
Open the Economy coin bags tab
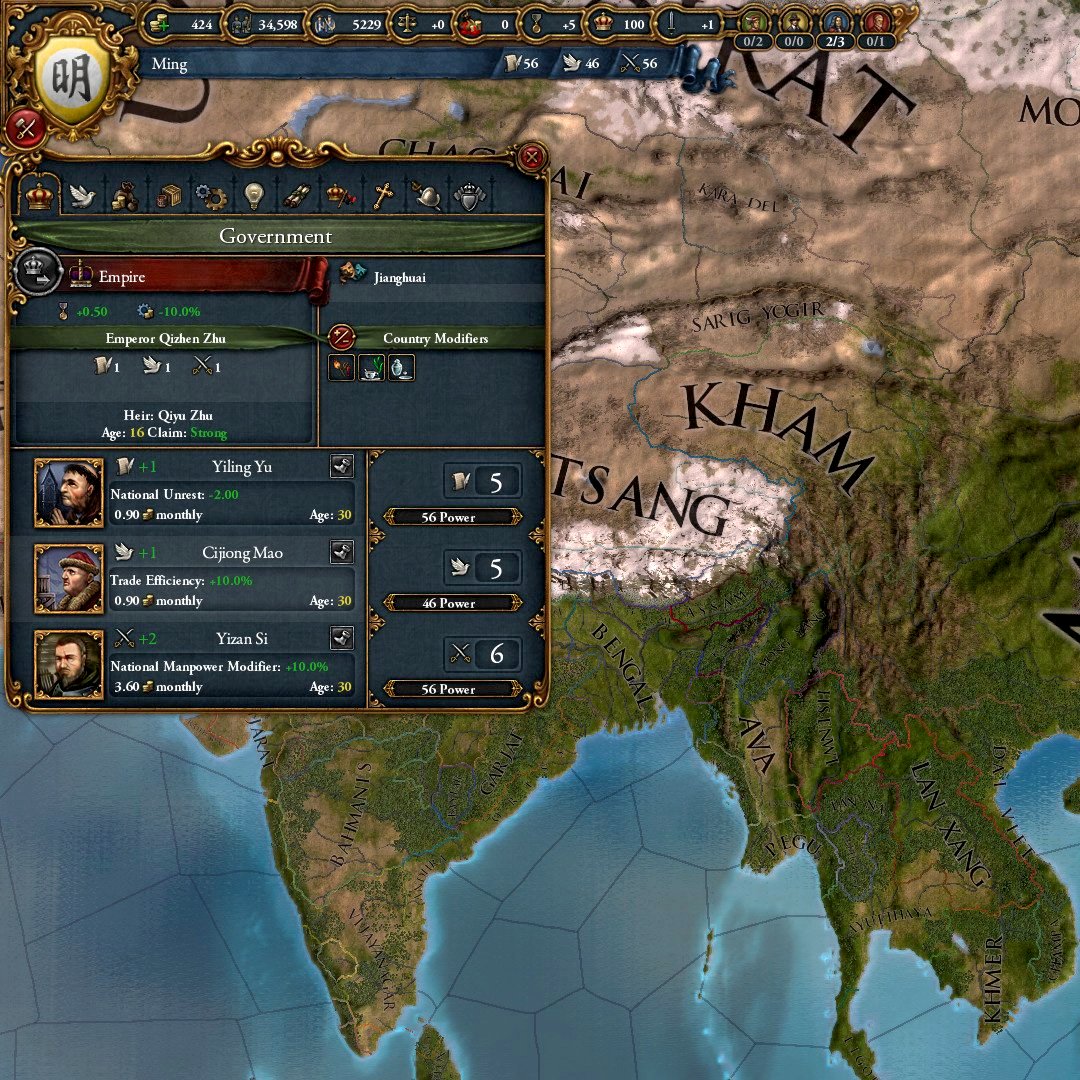tap(125, 196)
